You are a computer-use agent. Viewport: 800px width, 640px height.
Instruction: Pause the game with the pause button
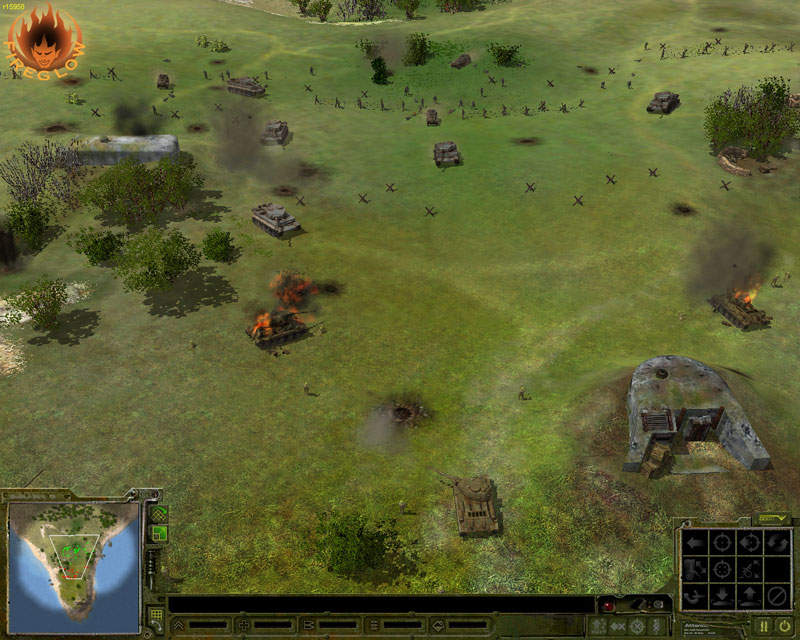point(764,626)
